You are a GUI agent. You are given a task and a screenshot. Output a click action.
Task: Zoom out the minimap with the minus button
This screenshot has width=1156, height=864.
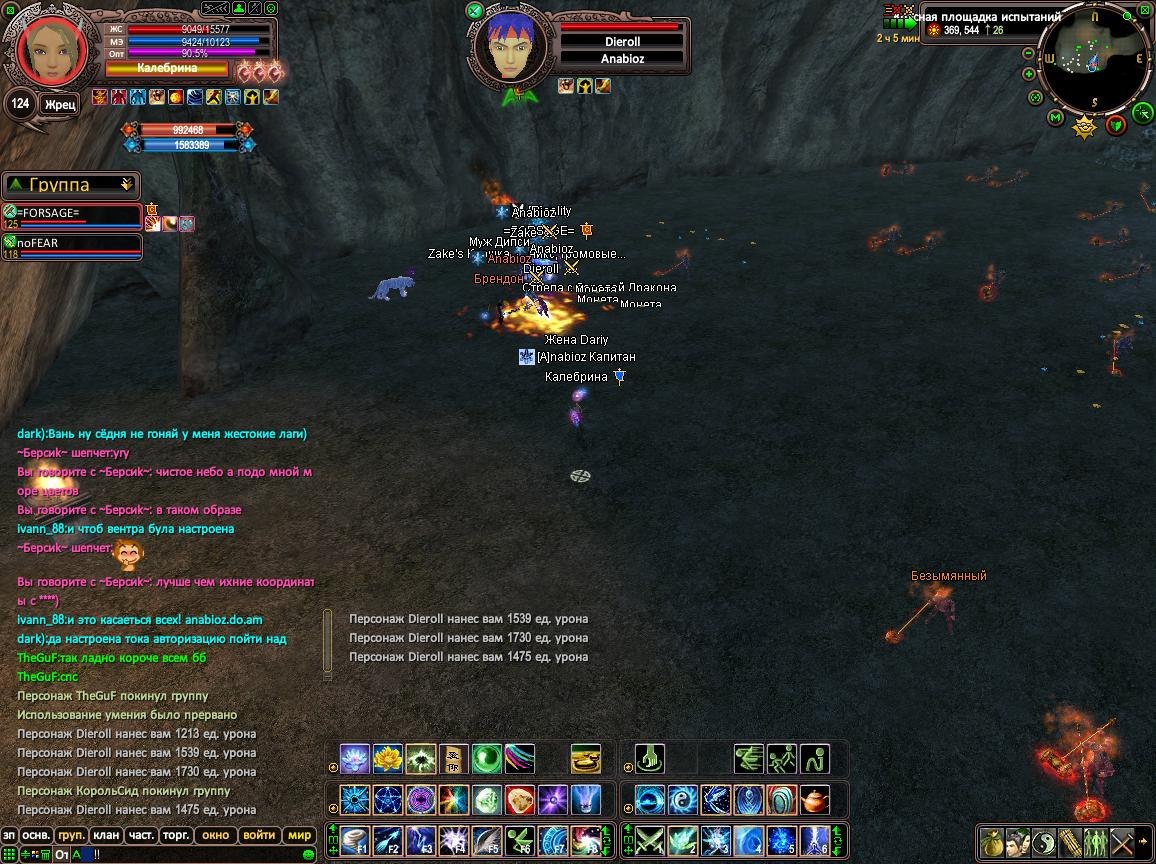click(1029, 54)
